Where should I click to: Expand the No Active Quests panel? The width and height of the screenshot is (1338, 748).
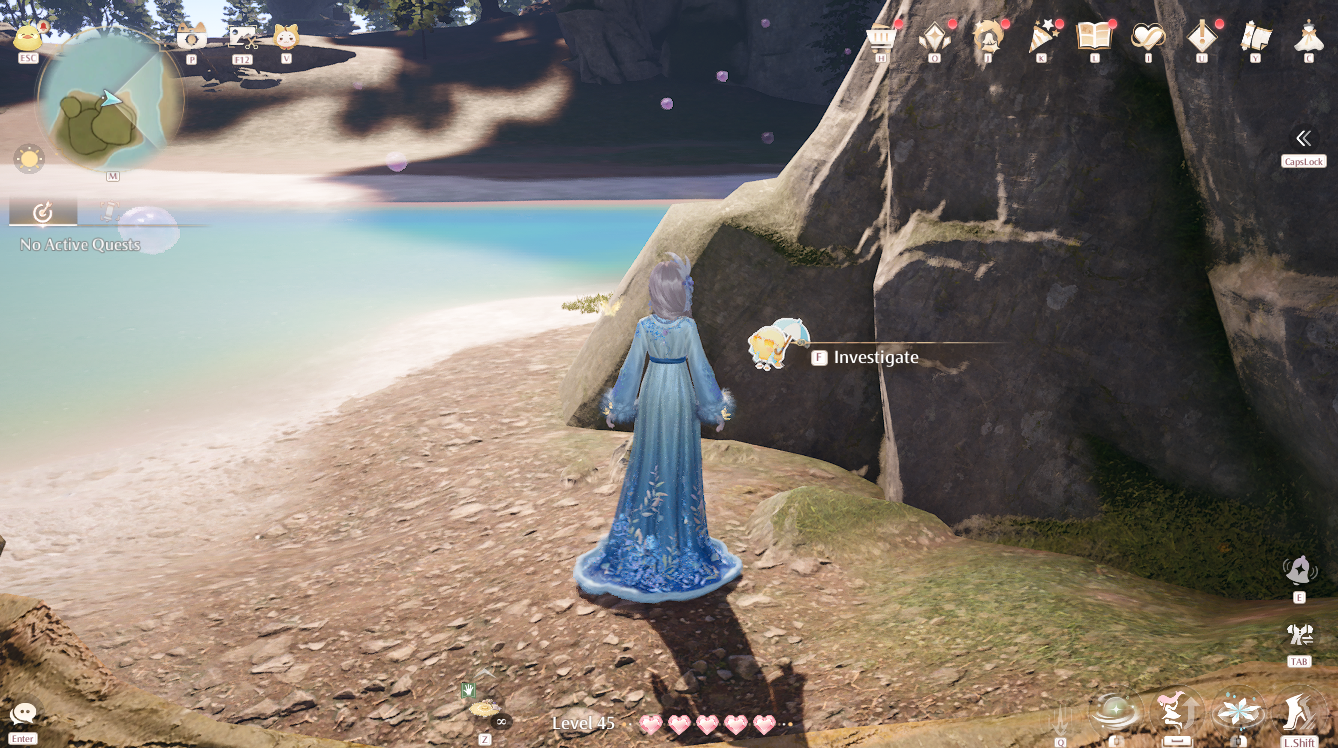point(78,243)
